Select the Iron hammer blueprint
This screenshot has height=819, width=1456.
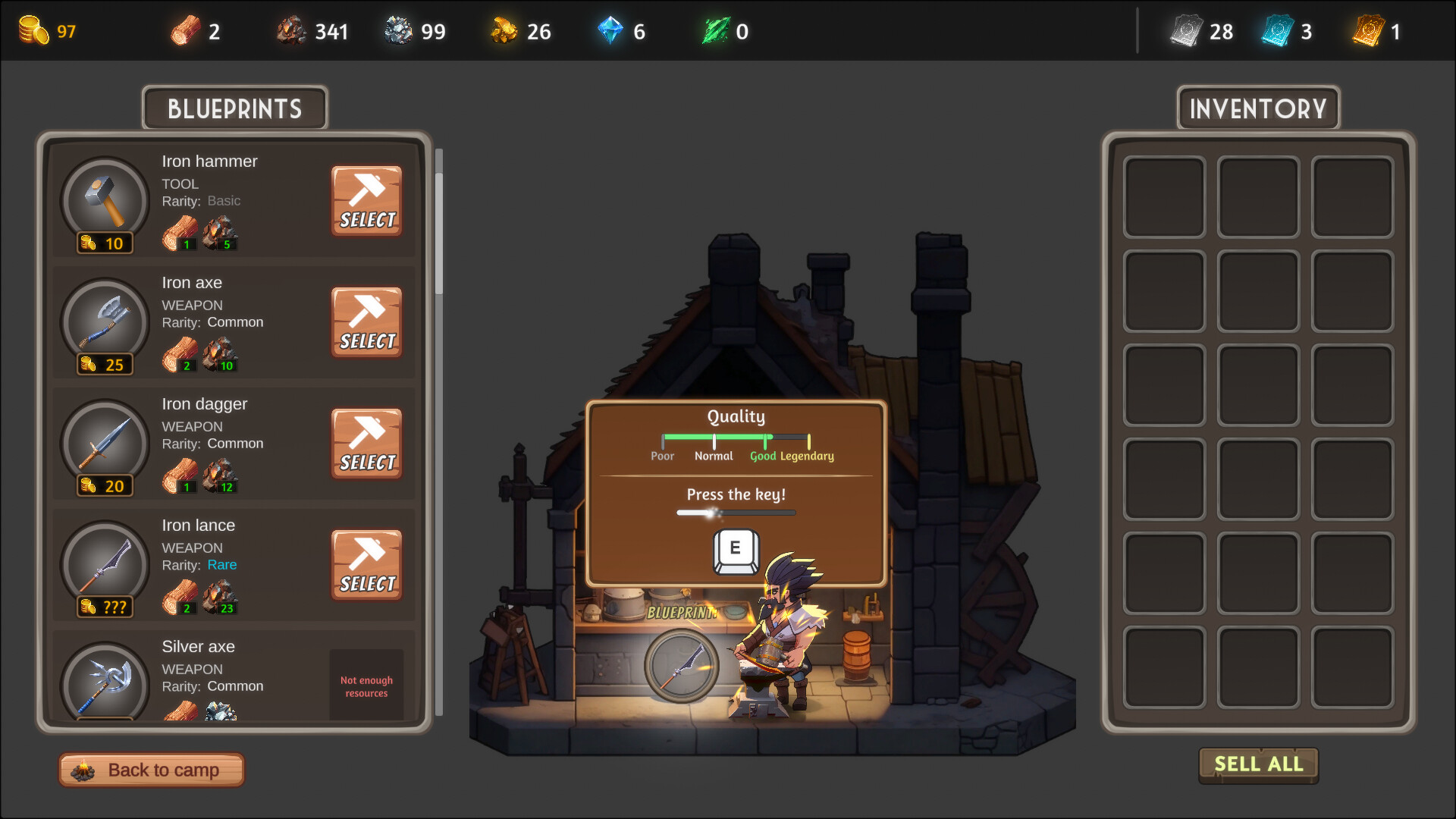[366, 200]
